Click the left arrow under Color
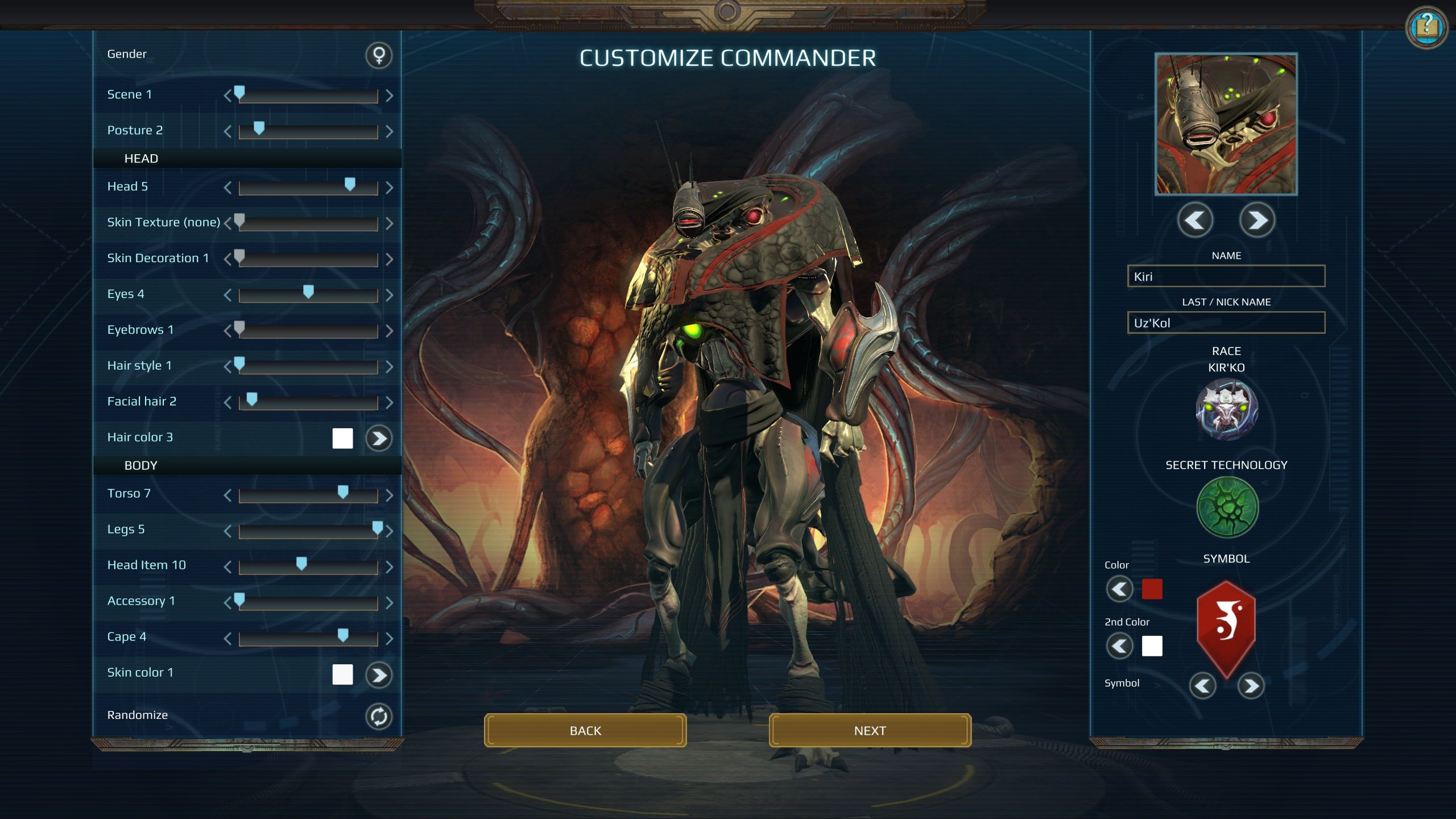The width and height of the screenshot is (1456, 819). point(1119,590)
